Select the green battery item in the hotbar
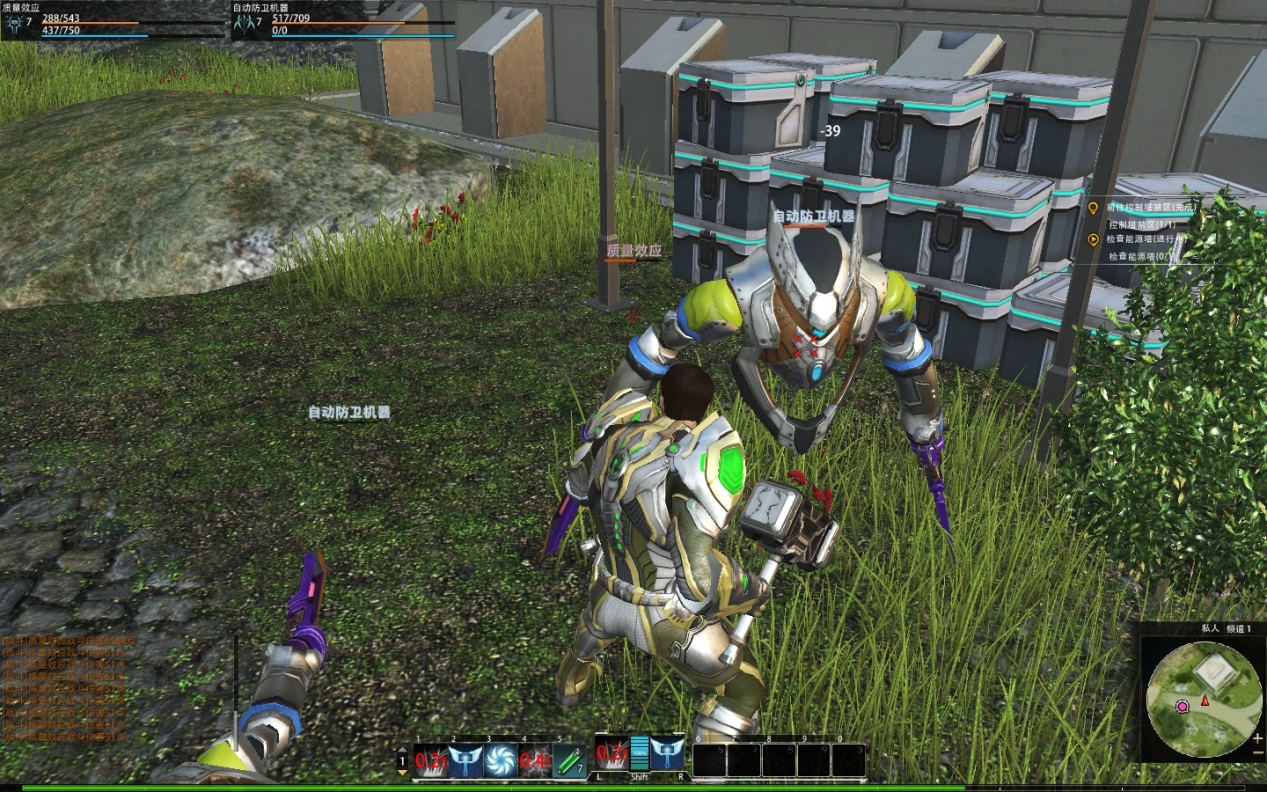The image size is (1267, 792). [568, 760]
